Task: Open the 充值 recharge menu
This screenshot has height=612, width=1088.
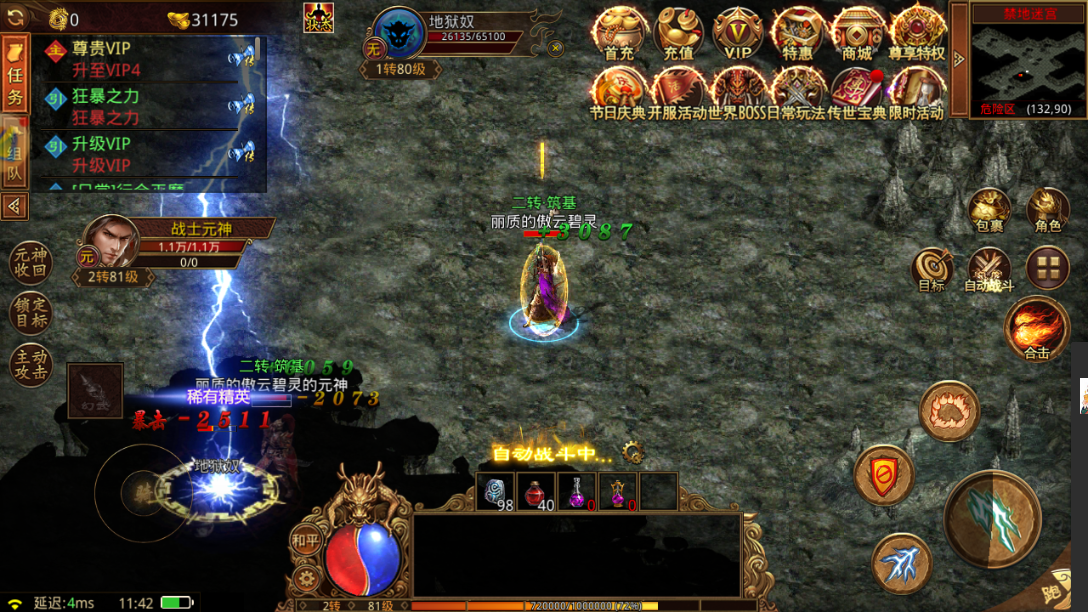Action: click(678, 35)
